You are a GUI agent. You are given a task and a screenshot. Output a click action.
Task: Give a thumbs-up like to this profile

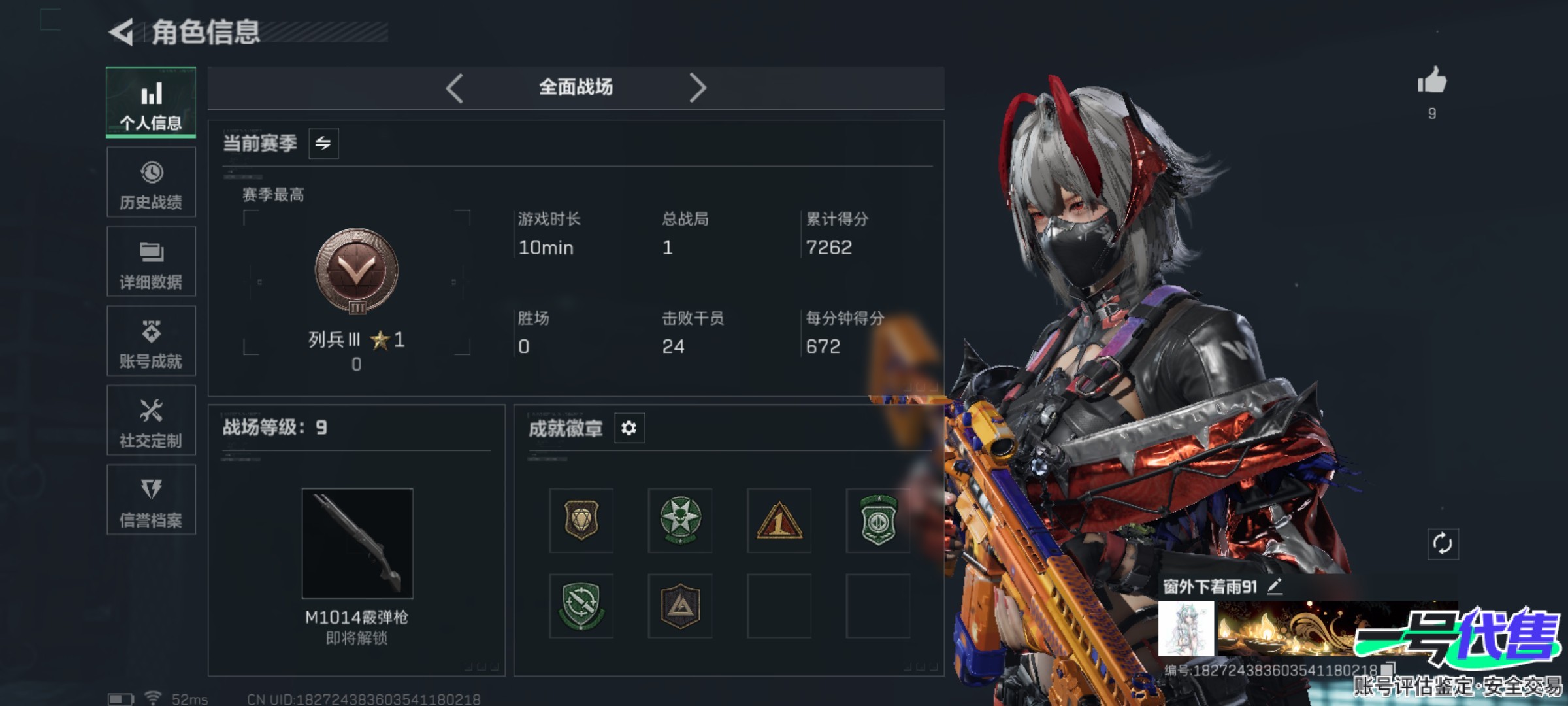coord(1431,82)
